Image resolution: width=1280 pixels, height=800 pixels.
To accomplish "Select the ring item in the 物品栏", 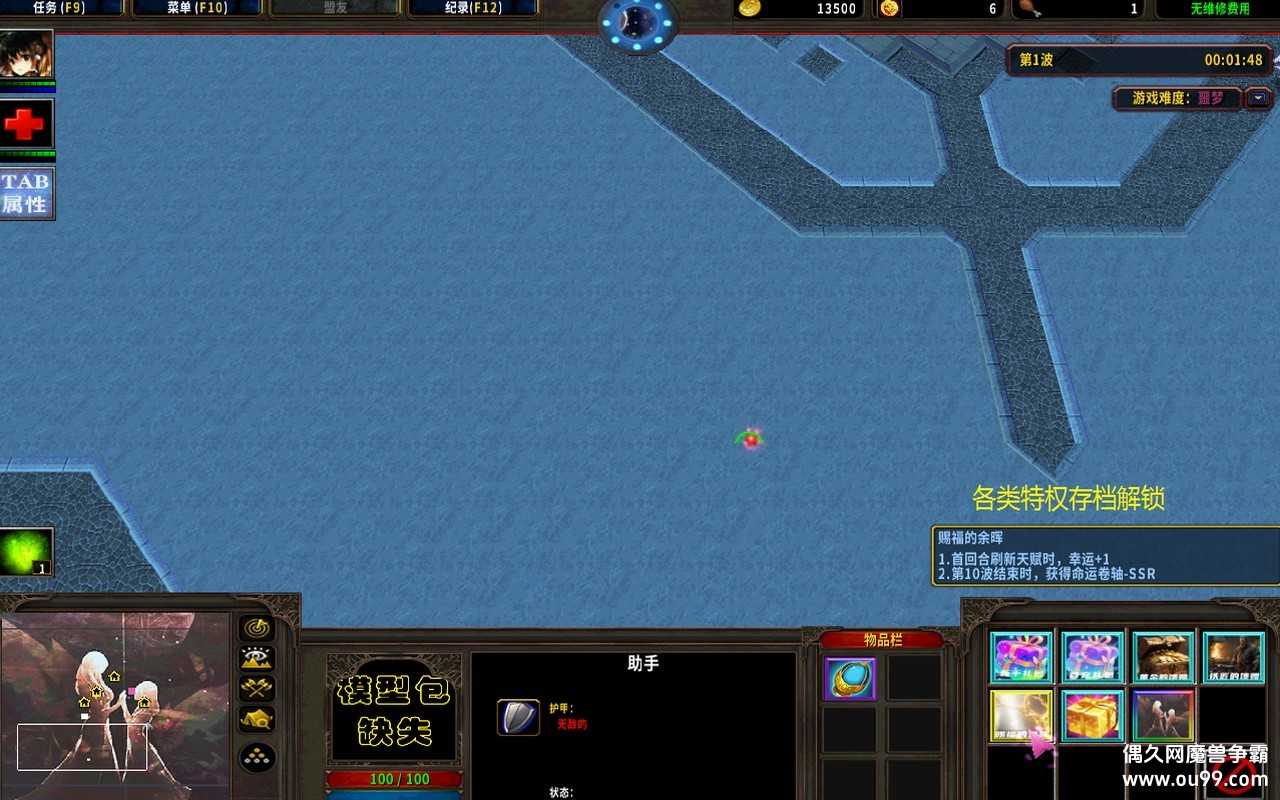I will click(849, 679).
